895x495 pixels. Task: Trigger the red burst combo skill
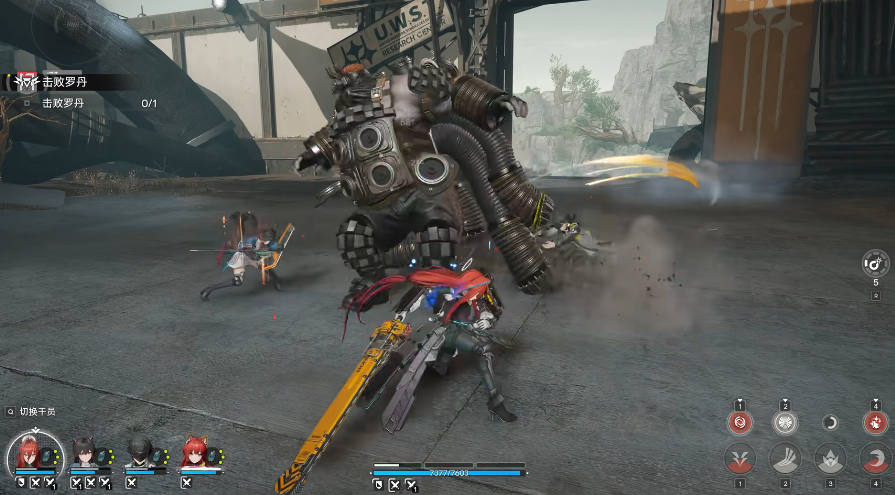point(875,423)
